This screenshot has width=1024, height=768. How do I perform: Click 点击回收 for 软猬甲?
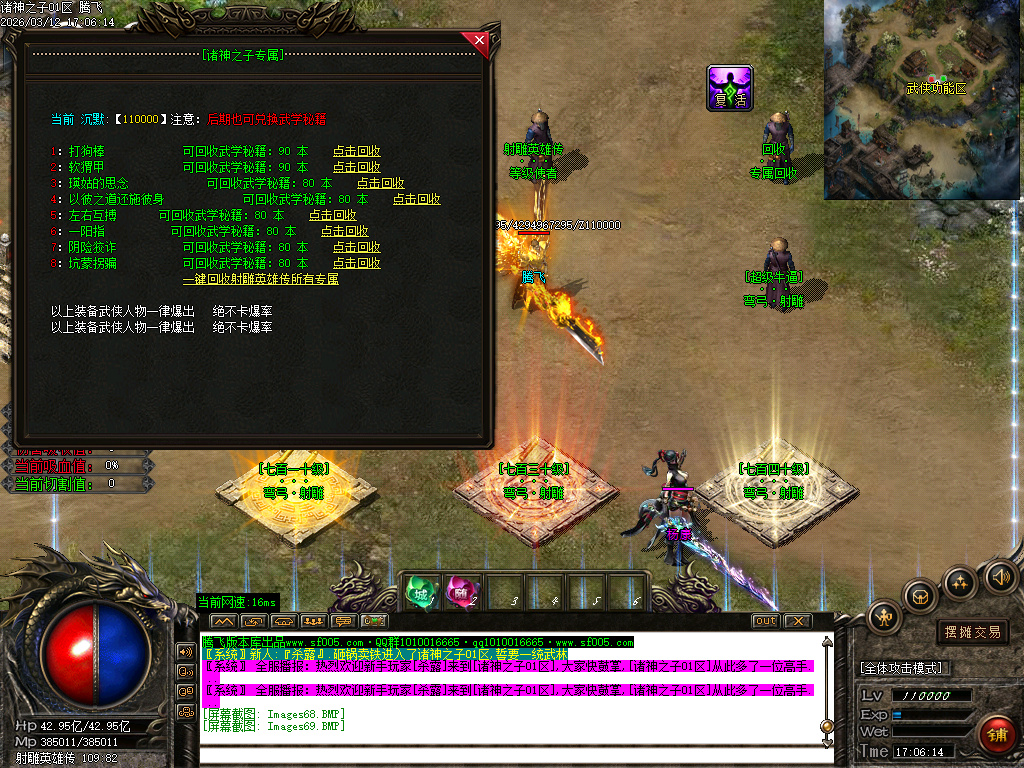pyautogui.click(x=357, y=167)
